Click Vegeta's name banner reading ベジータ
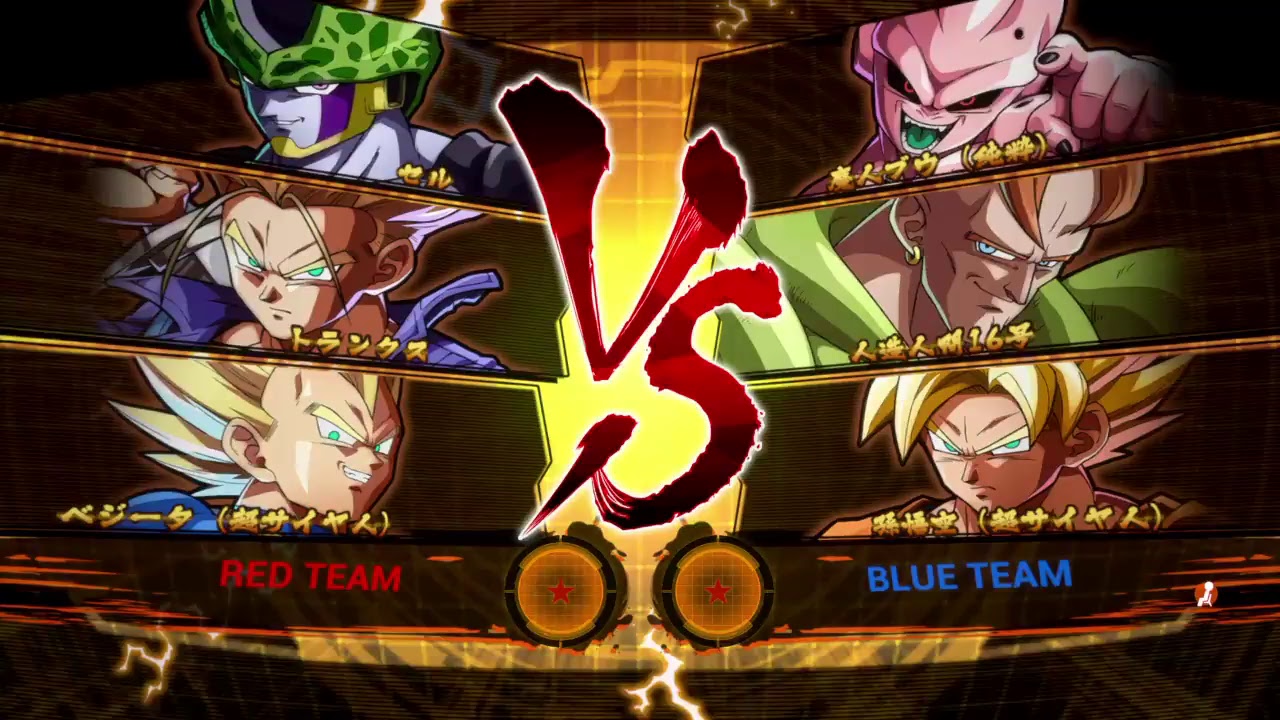 (x=220, y=516)
